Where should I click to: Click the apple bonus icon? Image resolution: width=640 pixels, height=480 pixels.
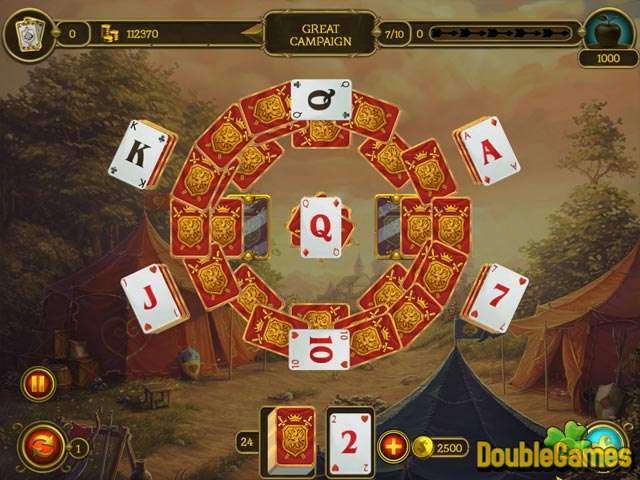click(x=607, y=31)
